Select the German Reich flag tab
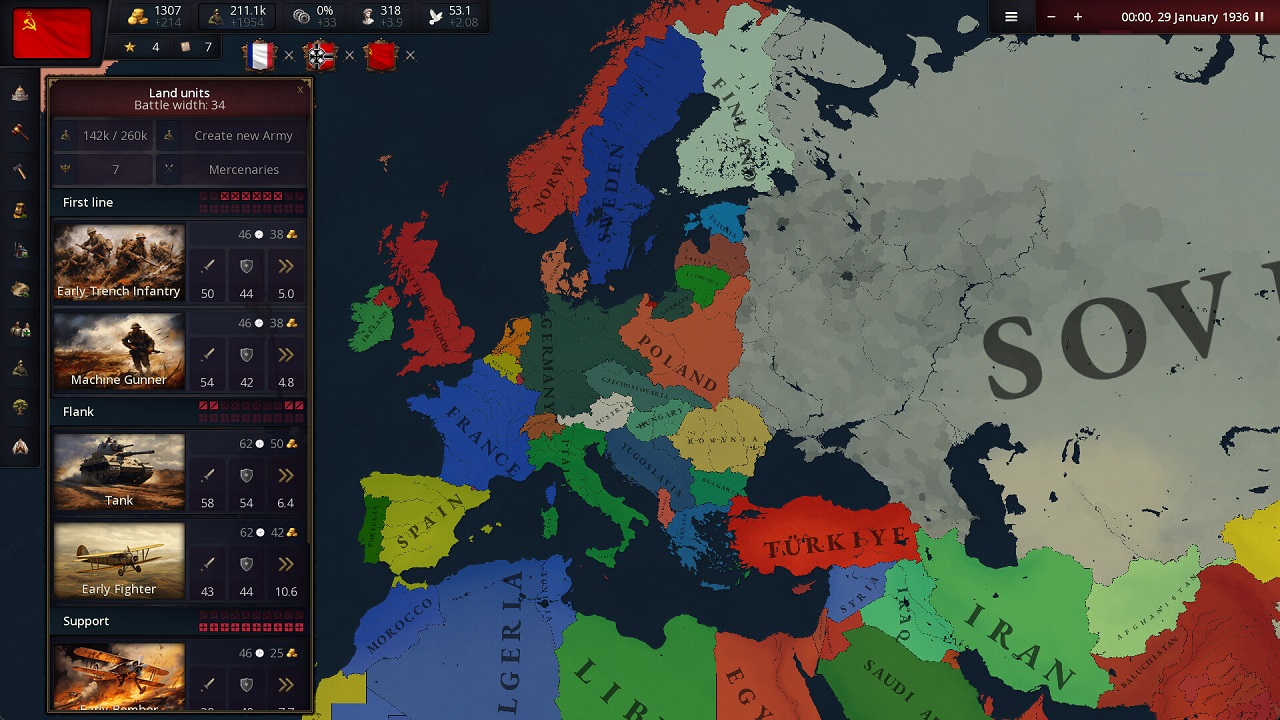1280x720 pixels. tap(320, 56)
